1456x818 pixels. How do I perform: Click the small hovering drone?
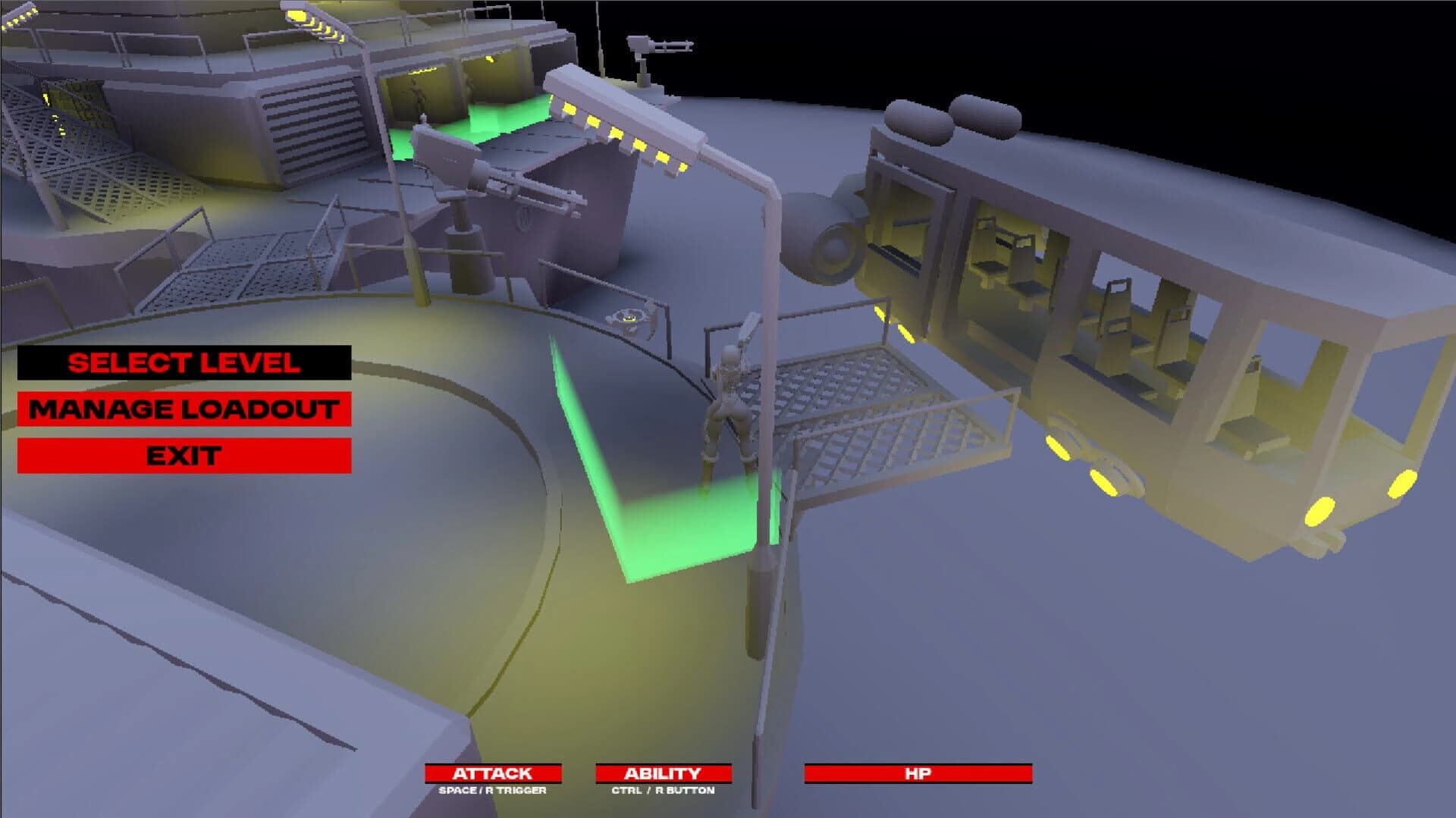tap(629, 318)
